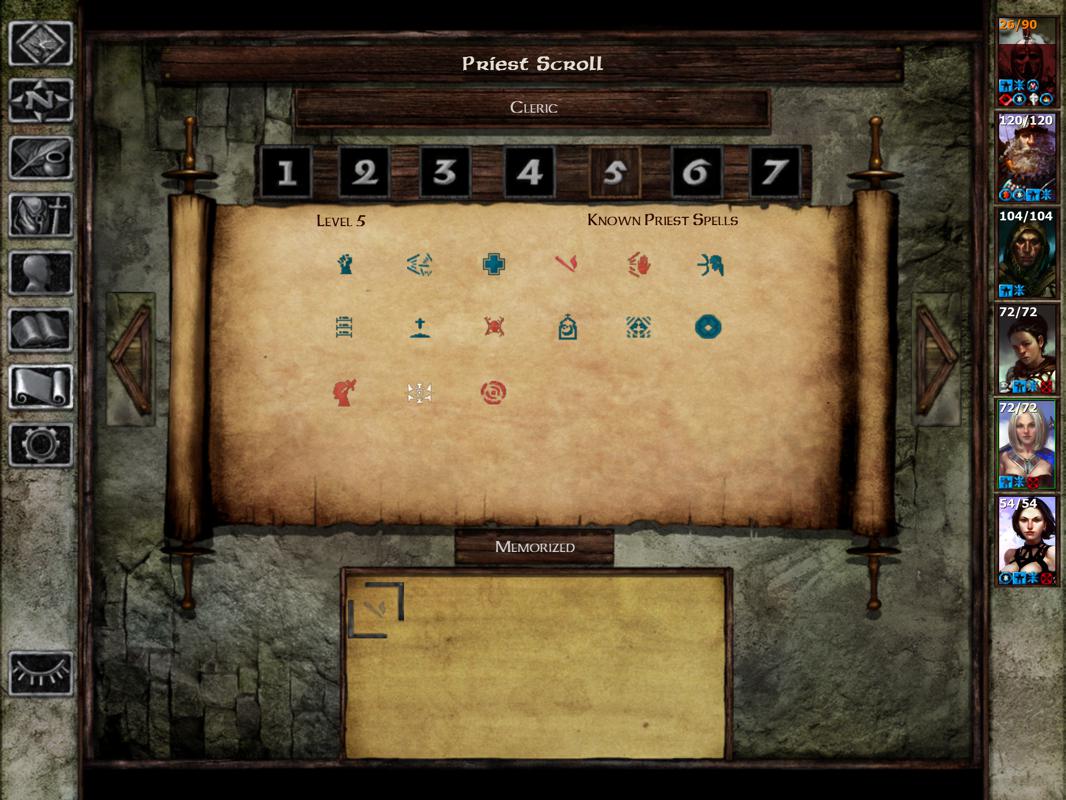1066x800 pixels.
Task: Choose the red spiral spell icon
Action: pyautogui.click(x=493, y=392)
